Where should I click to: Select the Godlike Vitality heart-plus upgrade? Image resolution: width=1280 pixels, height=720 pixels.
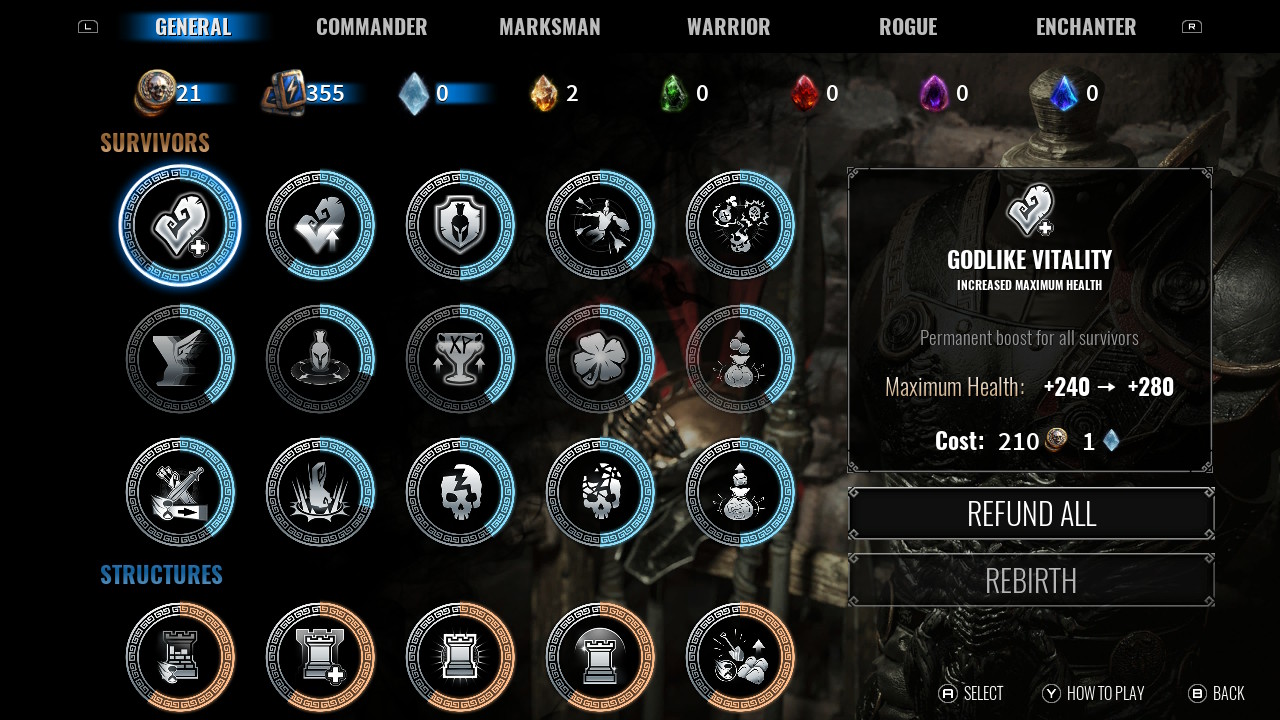click(180, 225)
